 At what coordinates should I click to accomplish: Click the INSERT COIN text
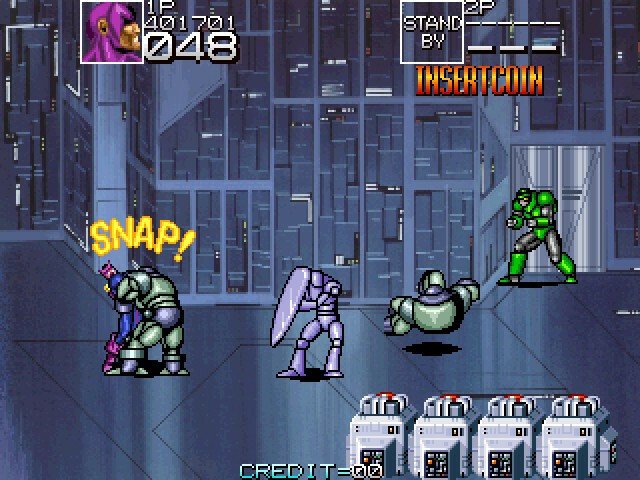tap(479, 80)
